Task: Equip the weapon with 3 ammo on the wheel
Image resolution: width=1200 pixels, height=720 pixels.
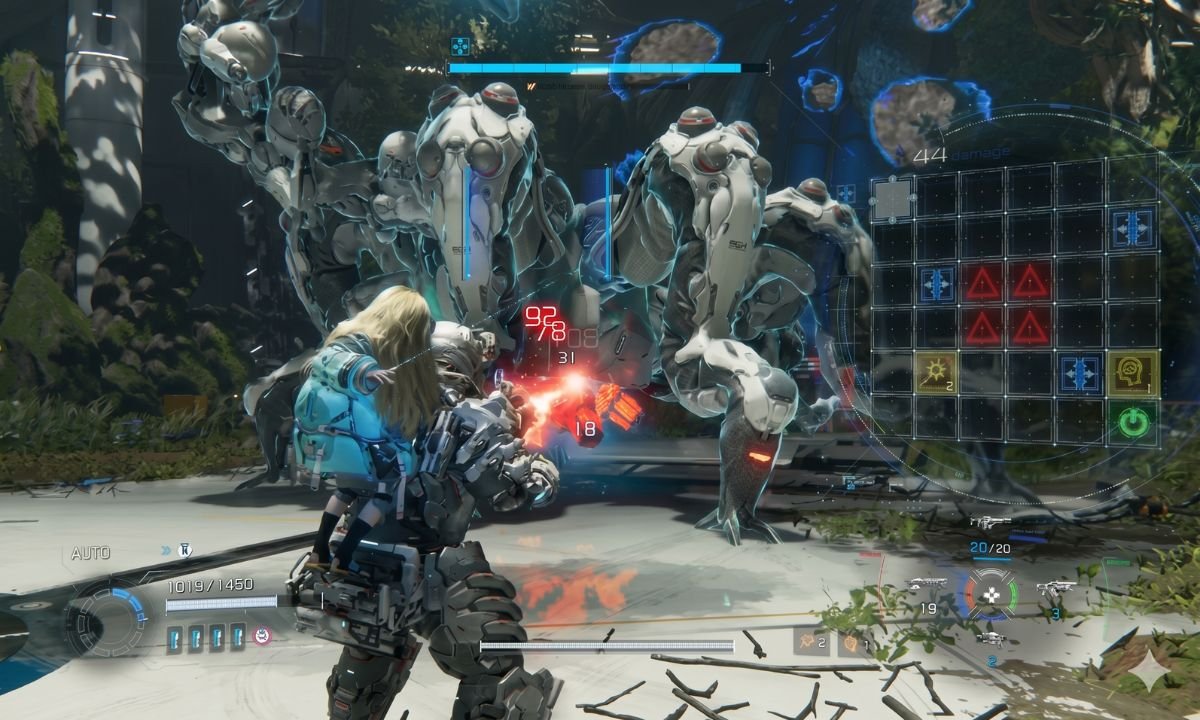Action: (1055, 588)
